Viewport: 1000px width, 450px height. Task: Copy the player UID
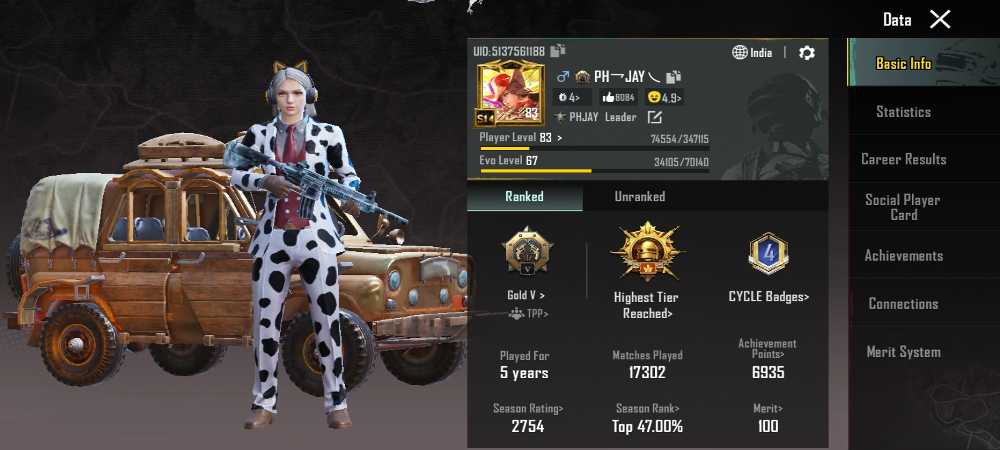(558, 51)
